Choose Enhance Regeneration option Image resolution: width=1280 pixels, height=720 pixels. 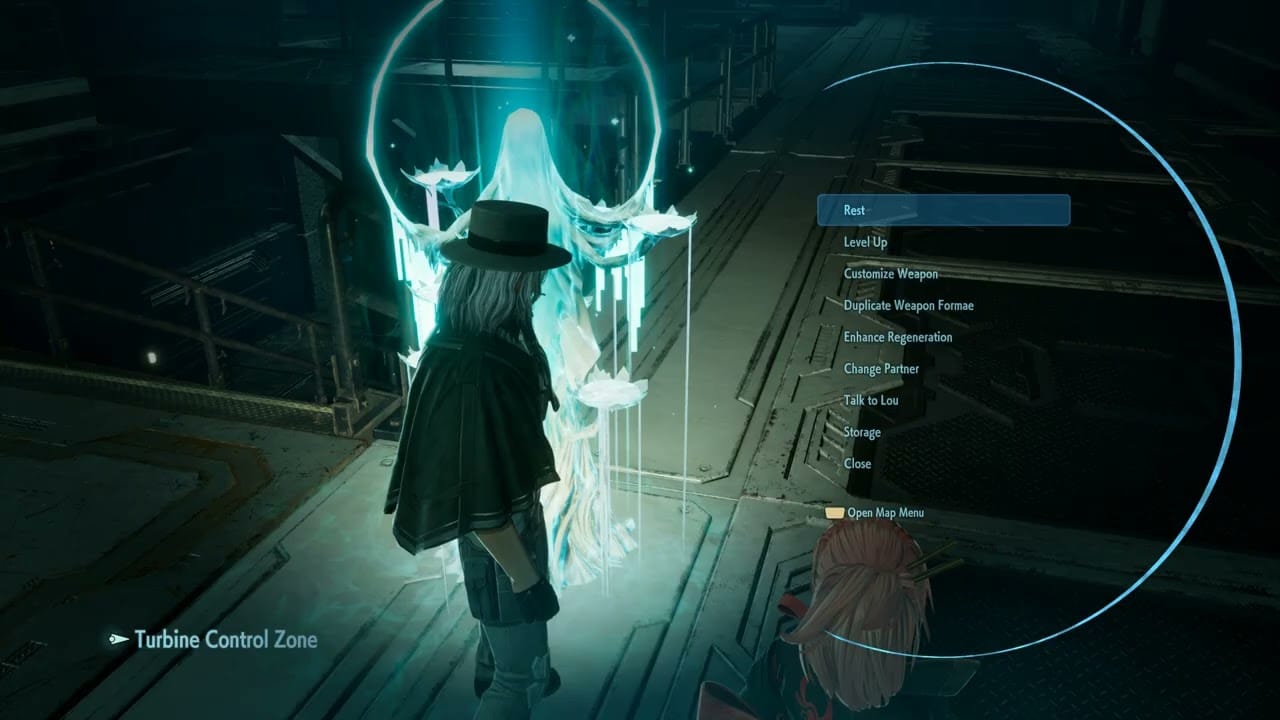coord(896,337)
